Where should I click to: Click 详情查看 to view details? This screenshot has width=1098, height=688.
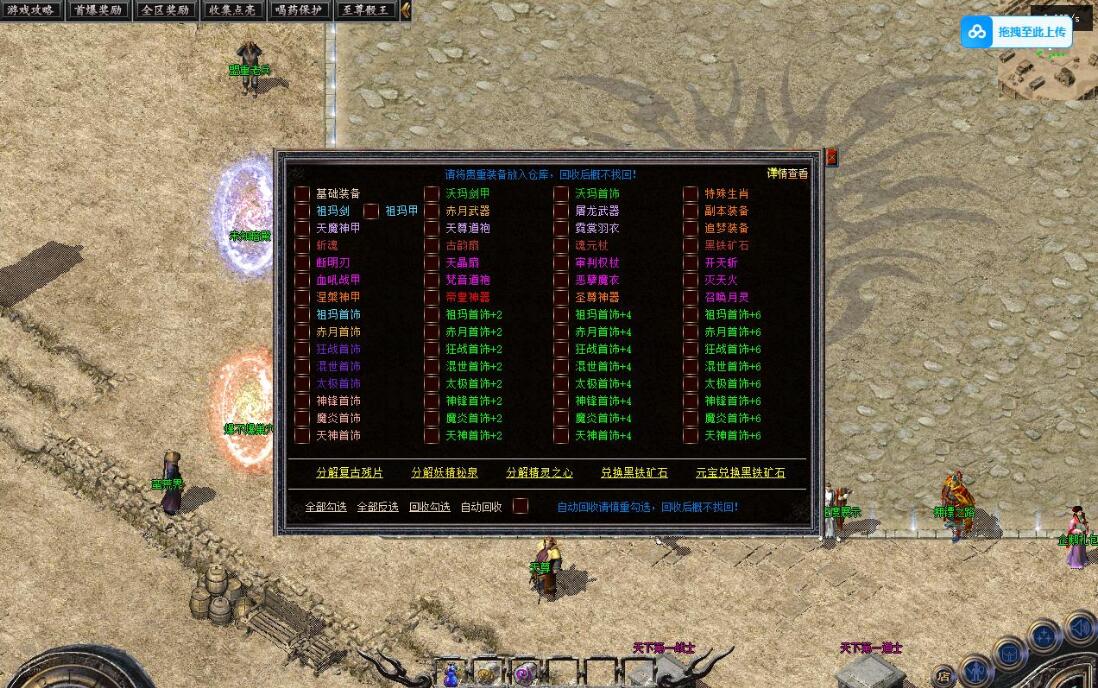(x=787, y=173)
